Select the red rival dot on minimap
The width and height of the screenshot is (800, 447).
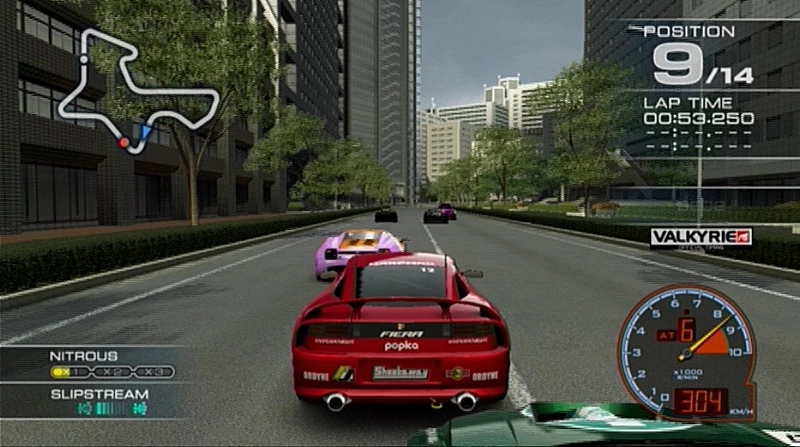click(x=124, y=143)
